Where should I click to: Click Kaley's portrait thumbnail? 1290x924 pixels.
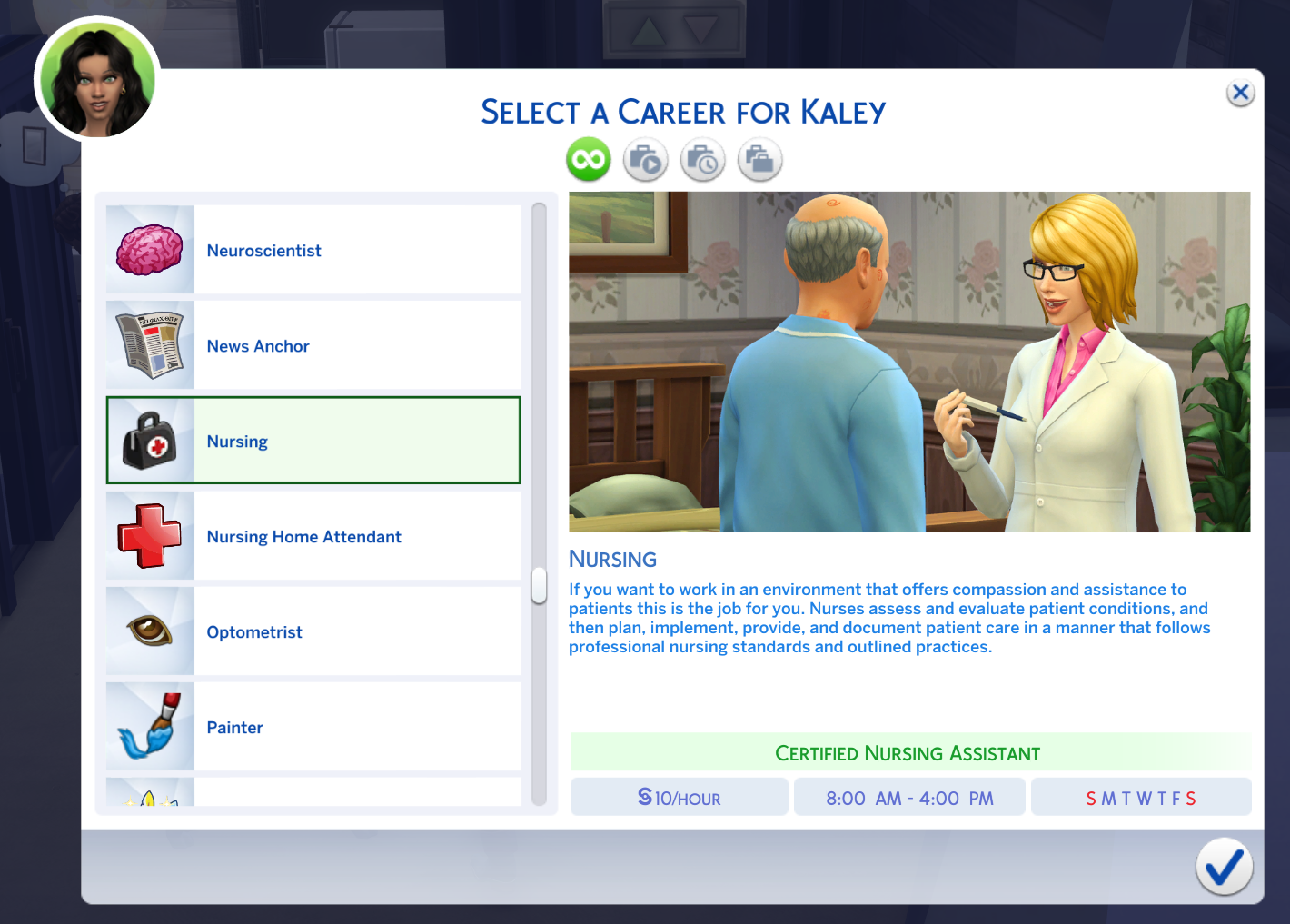96,79
